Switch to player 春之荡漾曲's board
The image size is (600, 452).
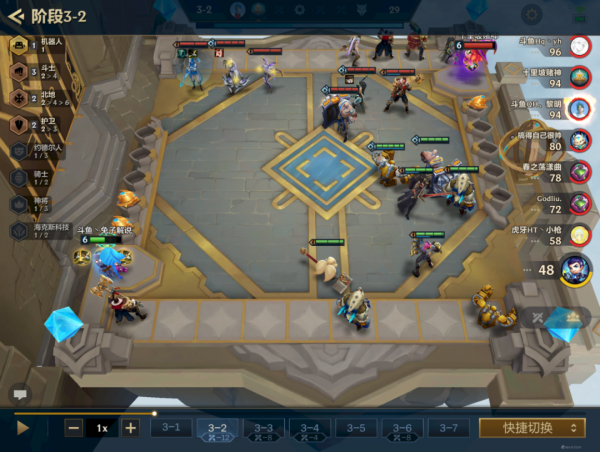(579, 172)
